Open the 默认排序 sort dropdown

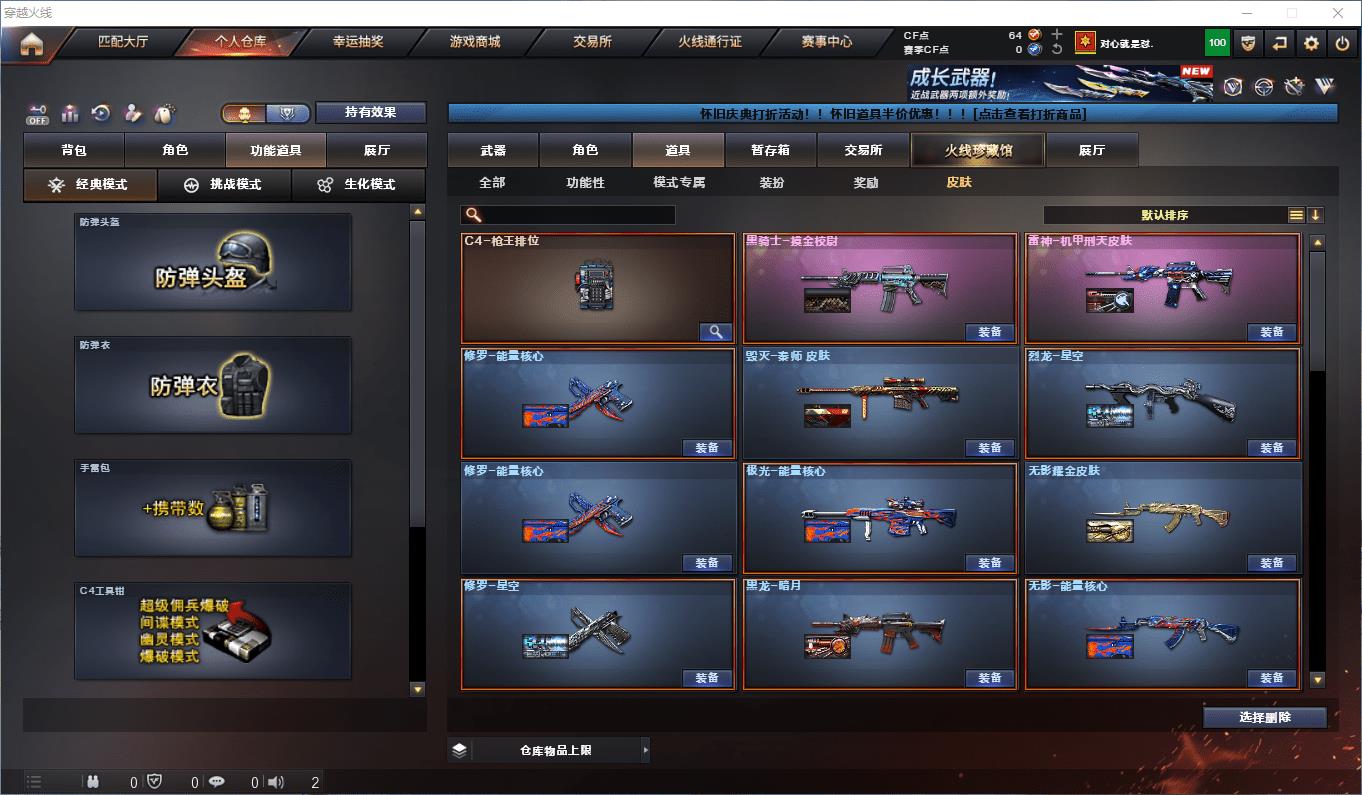pyautogui.click(x=1166, y=215)
